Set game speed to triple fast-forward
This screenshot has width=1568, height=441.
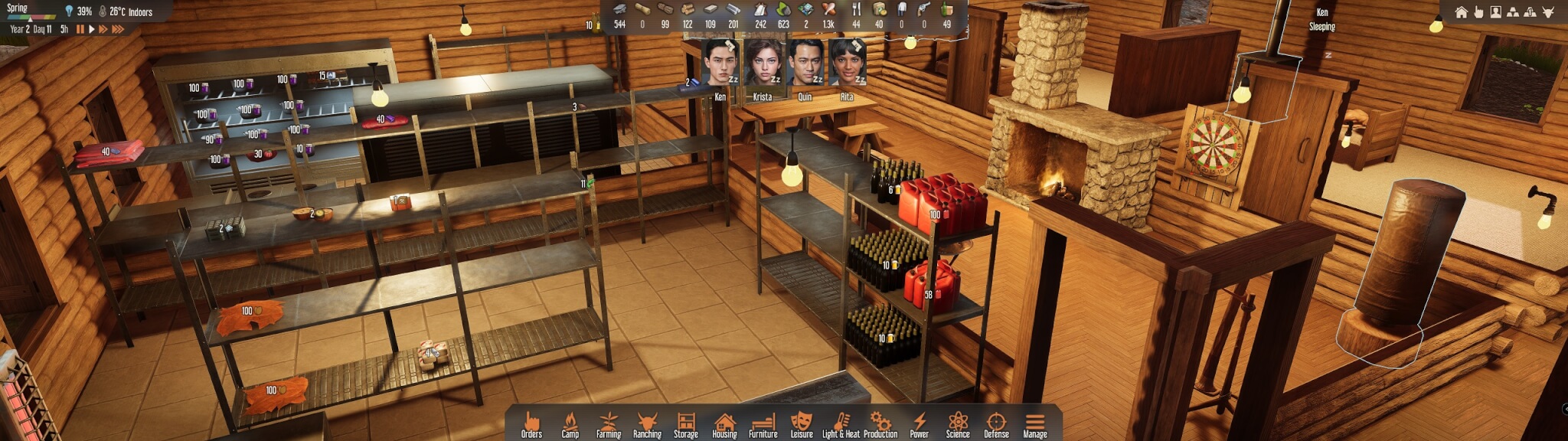pyautogui.click(x=118, y=29)
